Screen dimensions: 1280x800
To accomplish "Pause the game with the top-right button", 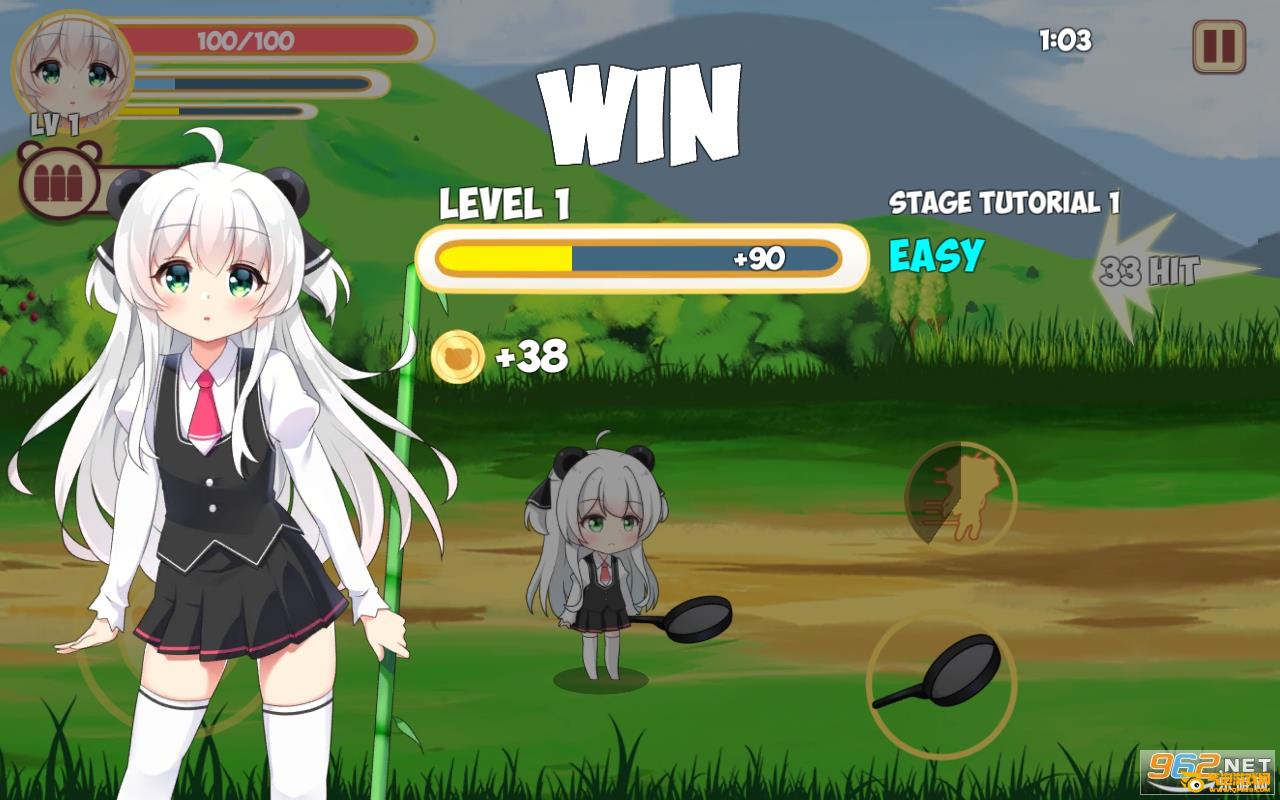I will pos(1218,47).
